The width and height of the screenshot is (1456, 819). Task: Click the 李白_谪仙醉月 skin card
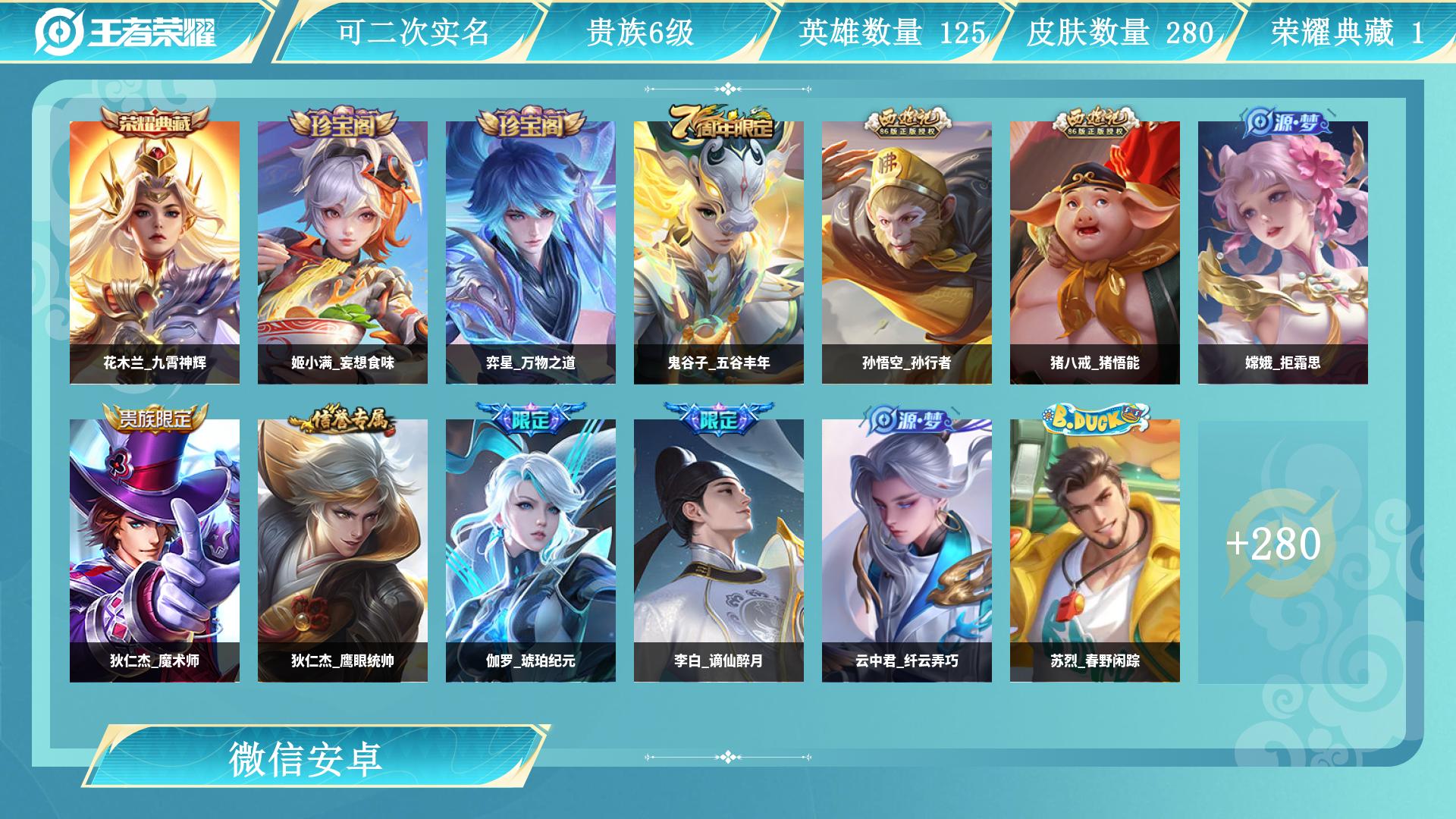719,551
